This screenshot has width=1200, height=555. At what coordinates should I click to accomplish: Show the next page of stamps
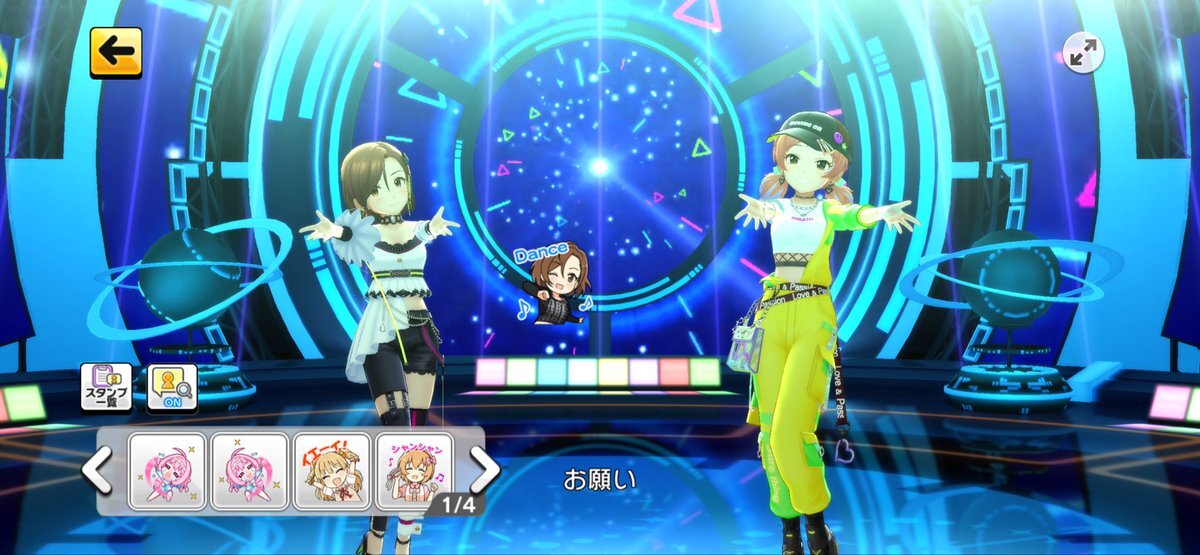[484, 469]
